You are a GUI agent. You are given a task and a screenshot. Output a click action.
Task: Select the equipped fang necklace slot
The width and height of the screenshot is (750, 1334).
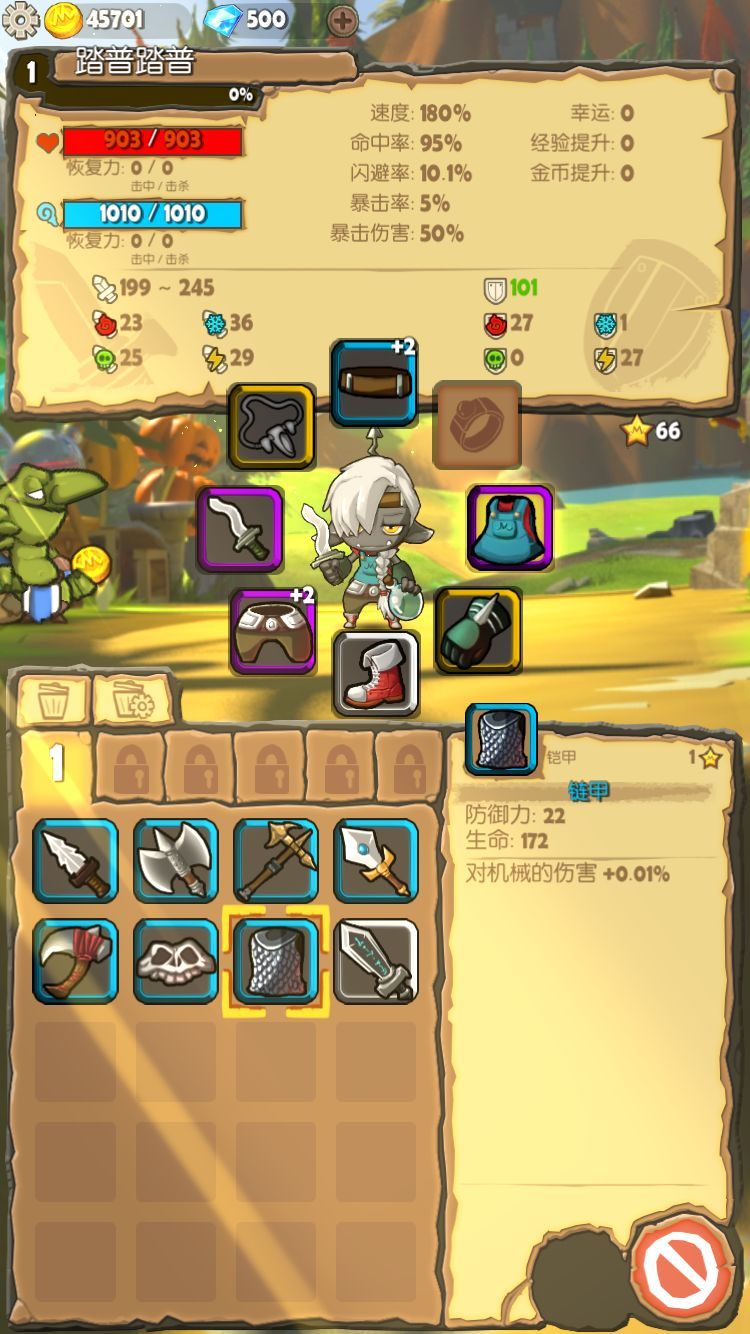(x=271, y=427)
